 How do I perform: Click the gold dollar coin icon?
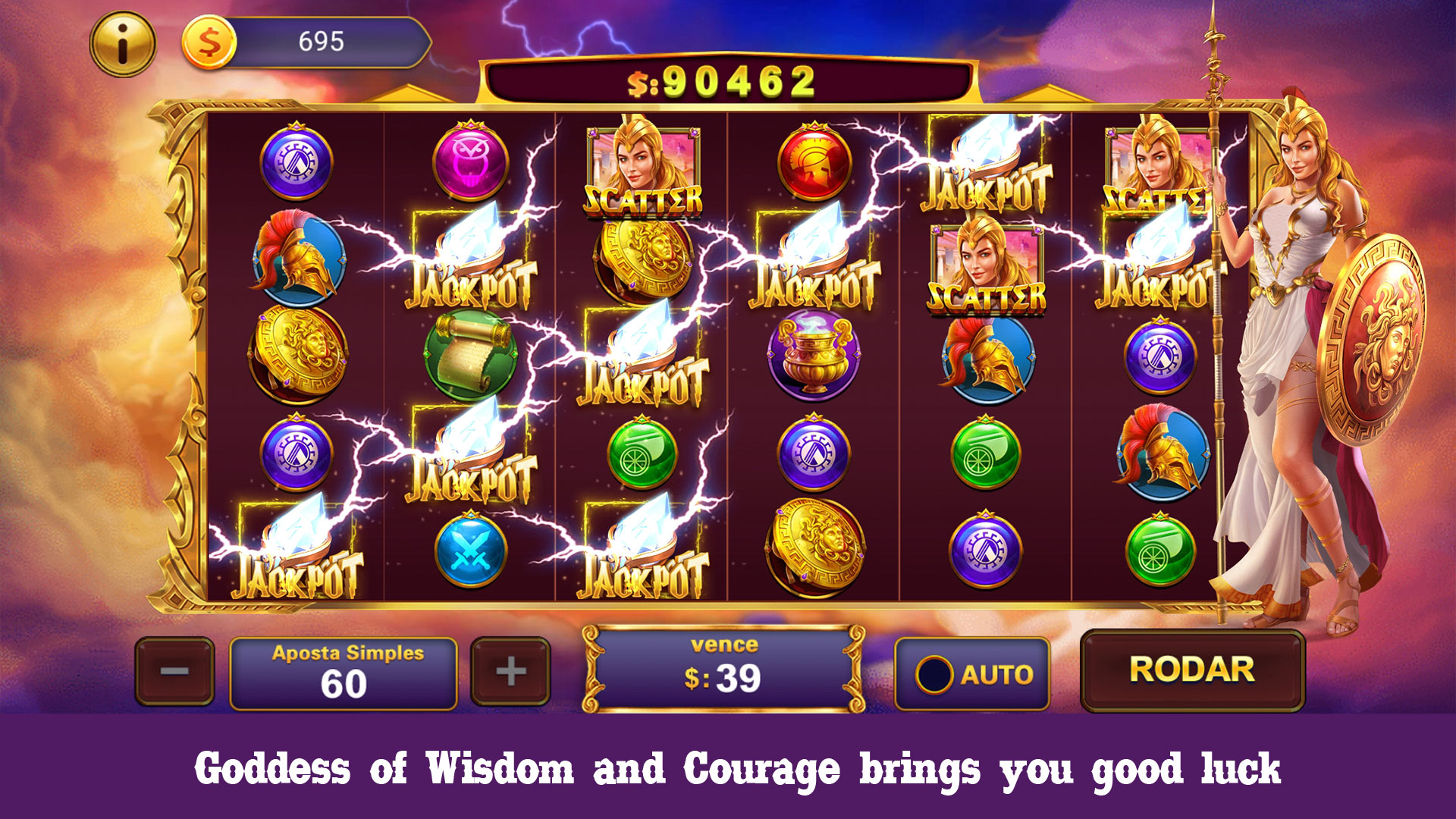pyautogui.click(x=209, y=42)
